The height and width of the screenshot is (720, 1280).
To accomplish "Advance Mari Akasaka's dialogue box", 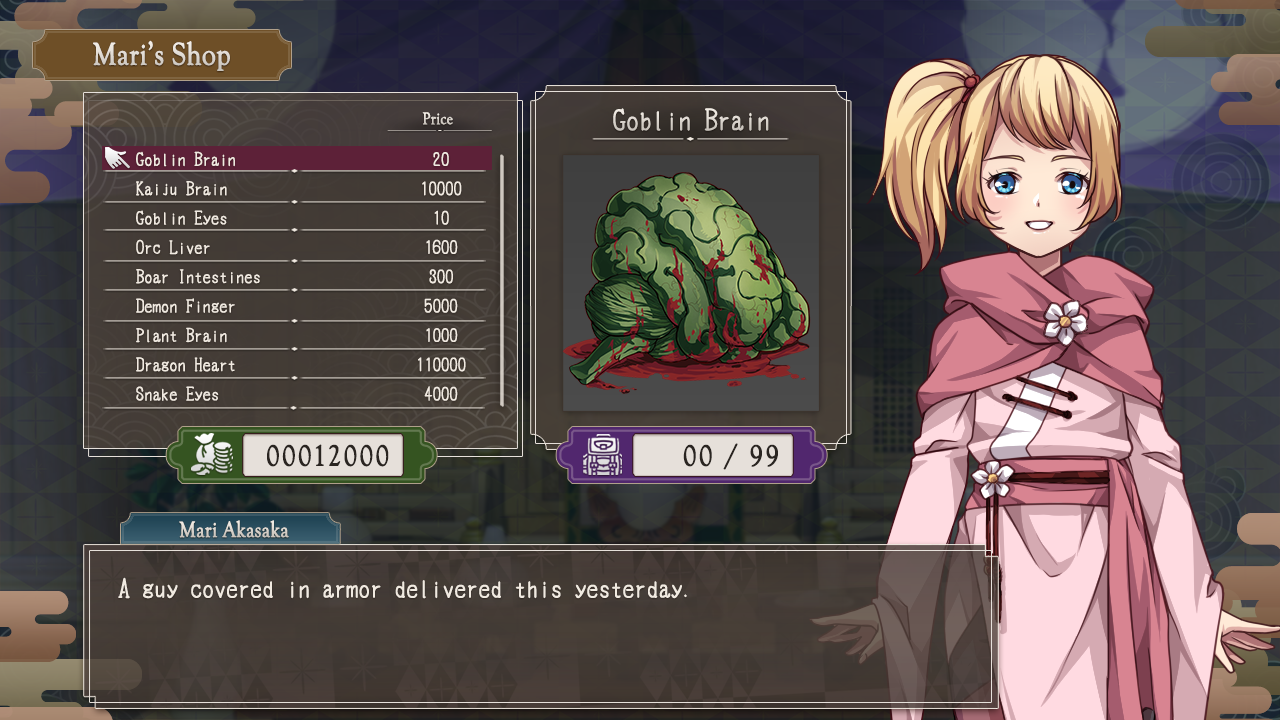I will tap(540, 625).
